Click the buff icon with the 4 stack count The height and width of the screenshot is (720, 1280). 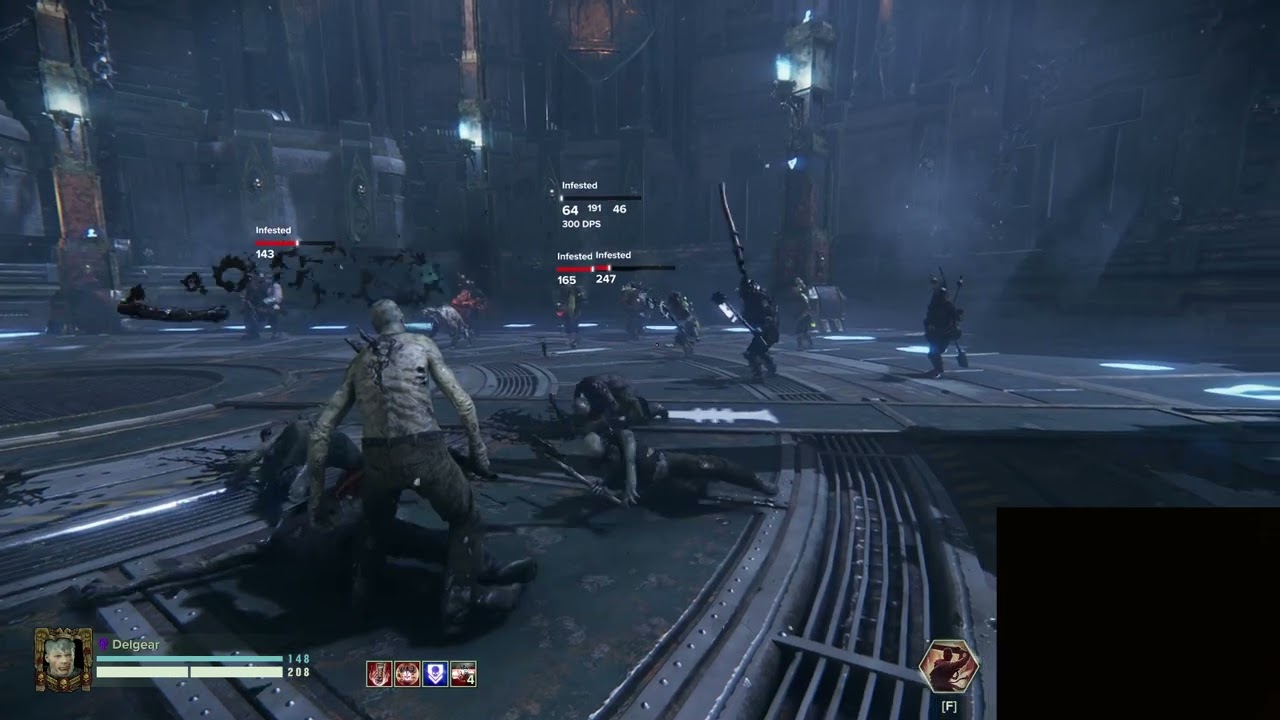(x=463, y=674)
